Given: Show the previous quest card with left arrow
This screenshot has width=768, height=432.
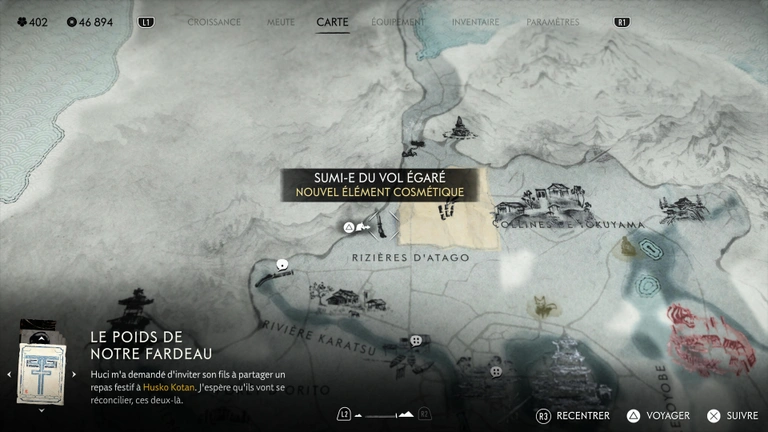Looking at the screenshot, I should point(9,374).
